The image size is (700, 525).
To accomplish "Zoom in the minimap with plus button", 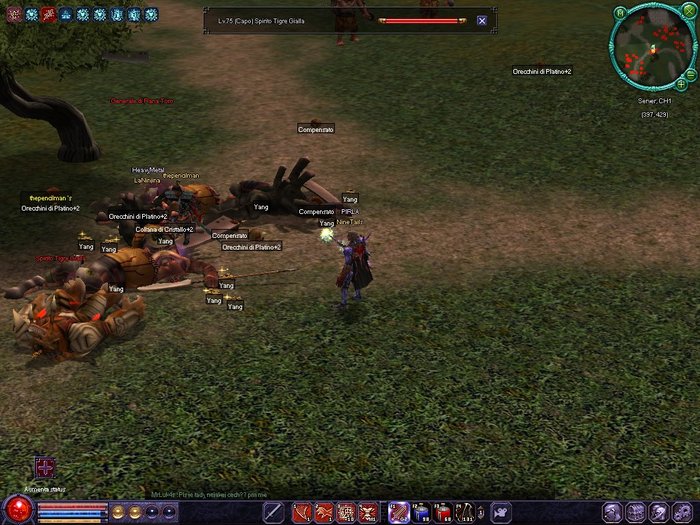I will (x=681, y=85).
